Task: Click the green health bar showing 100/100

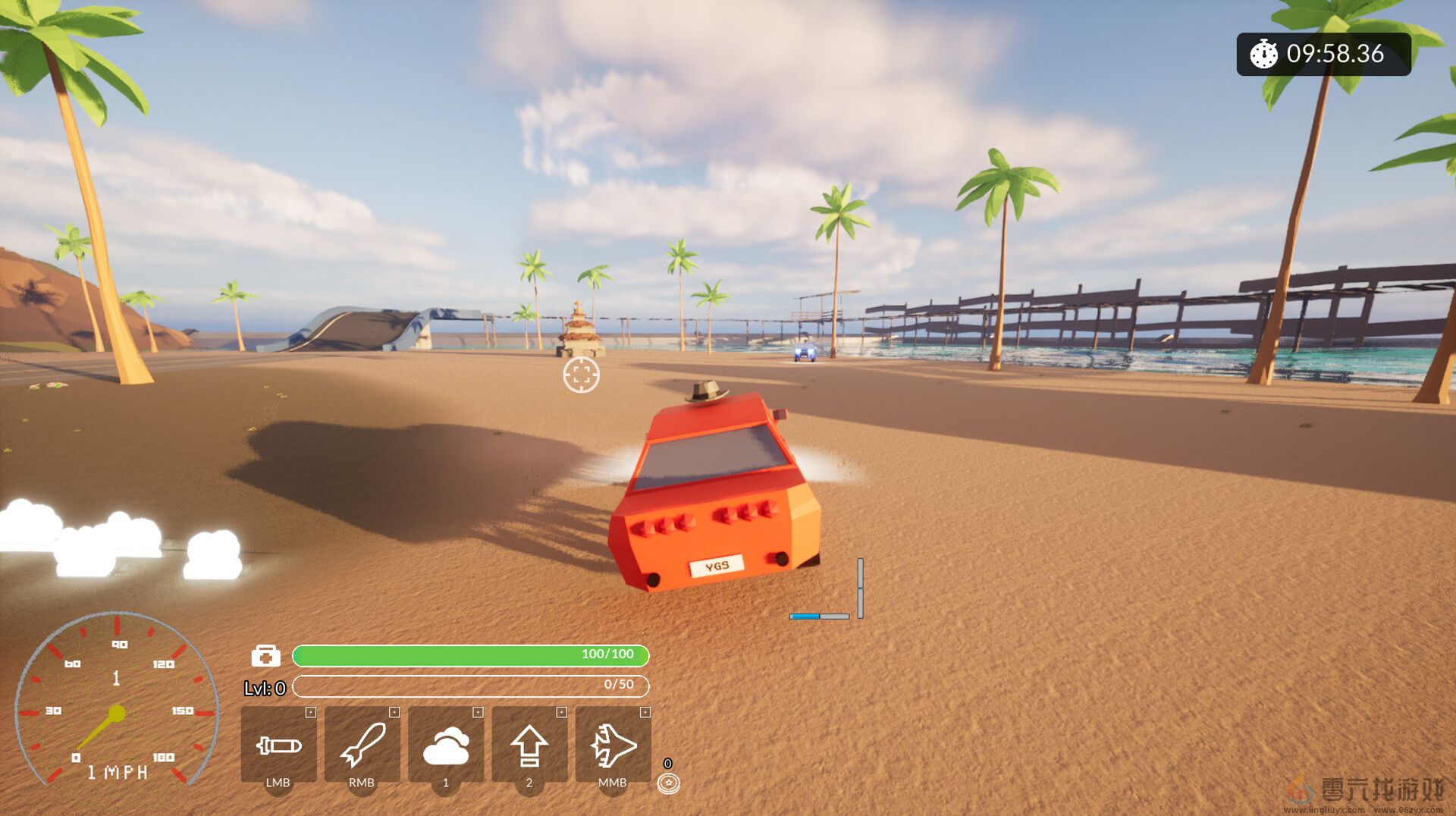Action: (472, 655)
